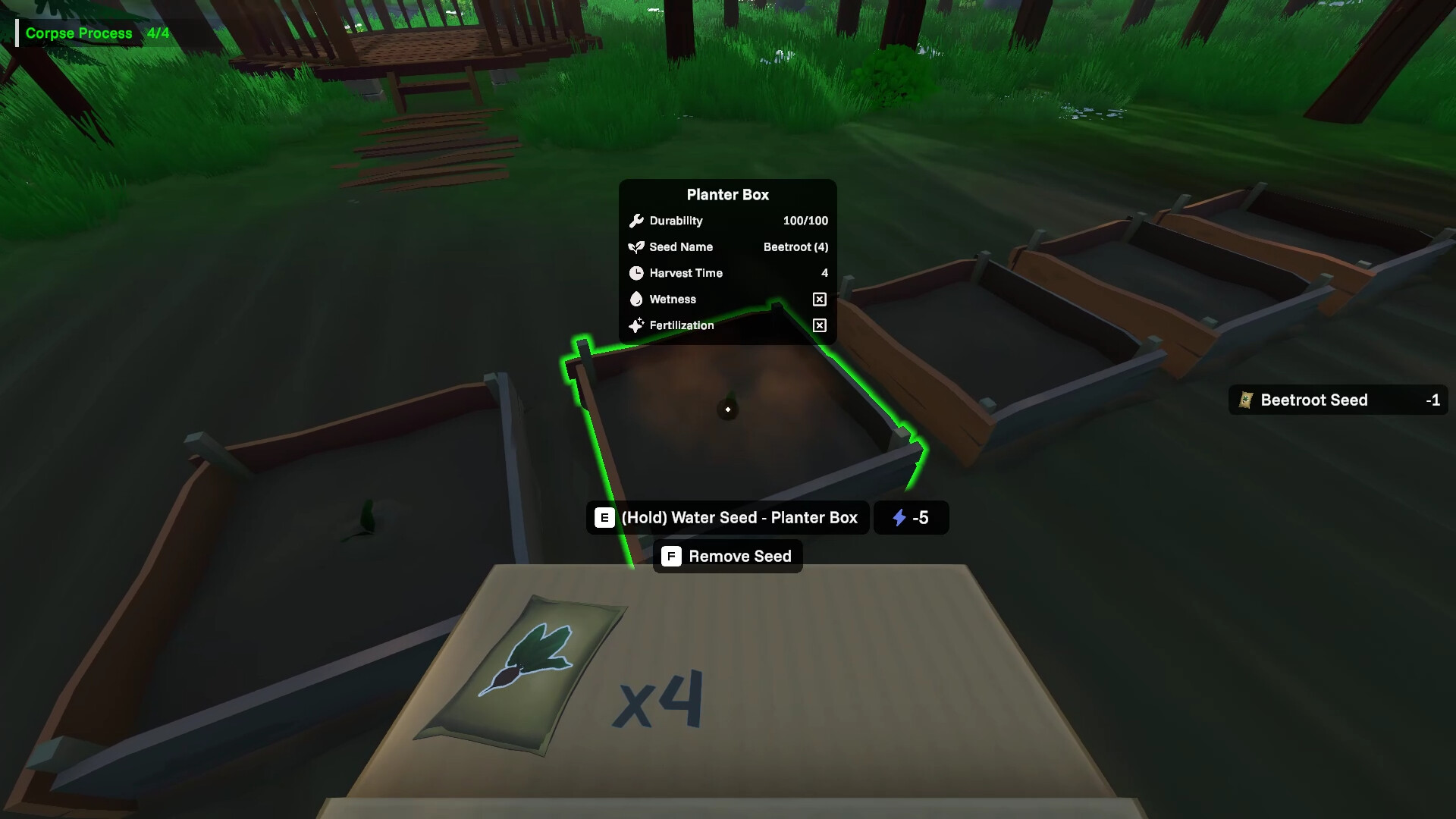Select the sprout Seed Name icon

point(635,246)
